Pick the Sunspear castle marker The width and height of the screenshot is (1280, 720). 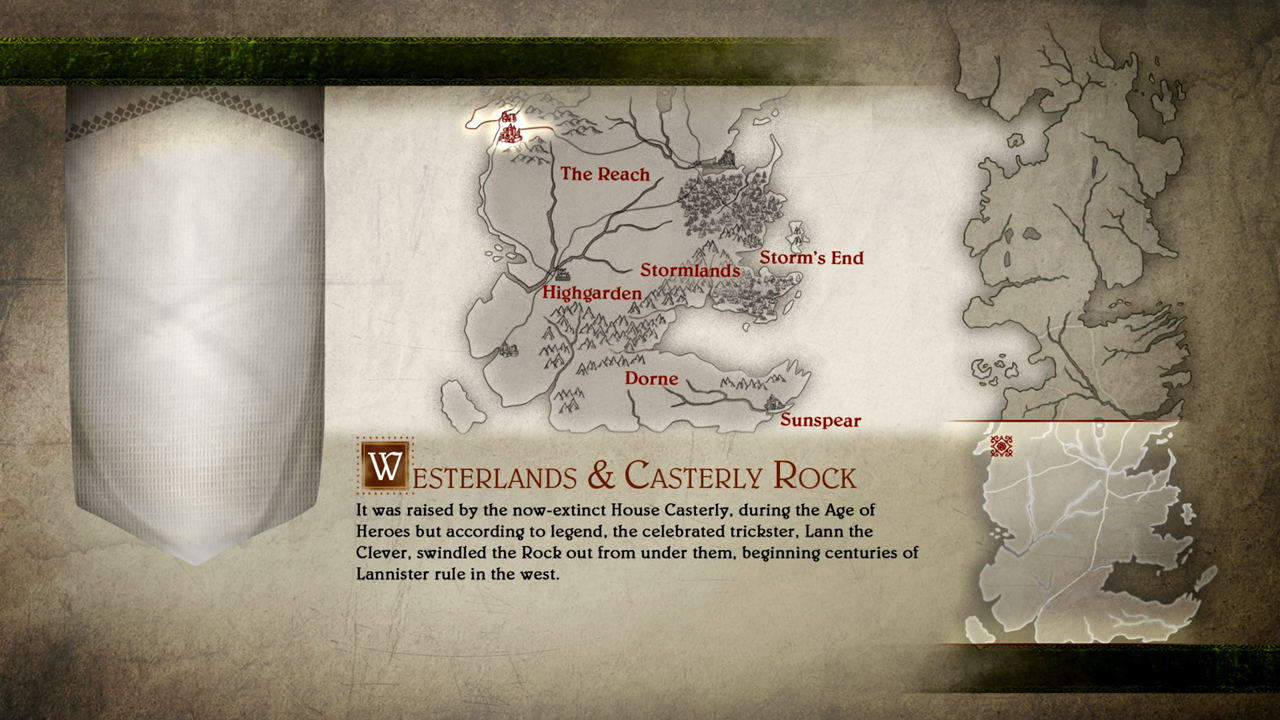click(772, 404)
